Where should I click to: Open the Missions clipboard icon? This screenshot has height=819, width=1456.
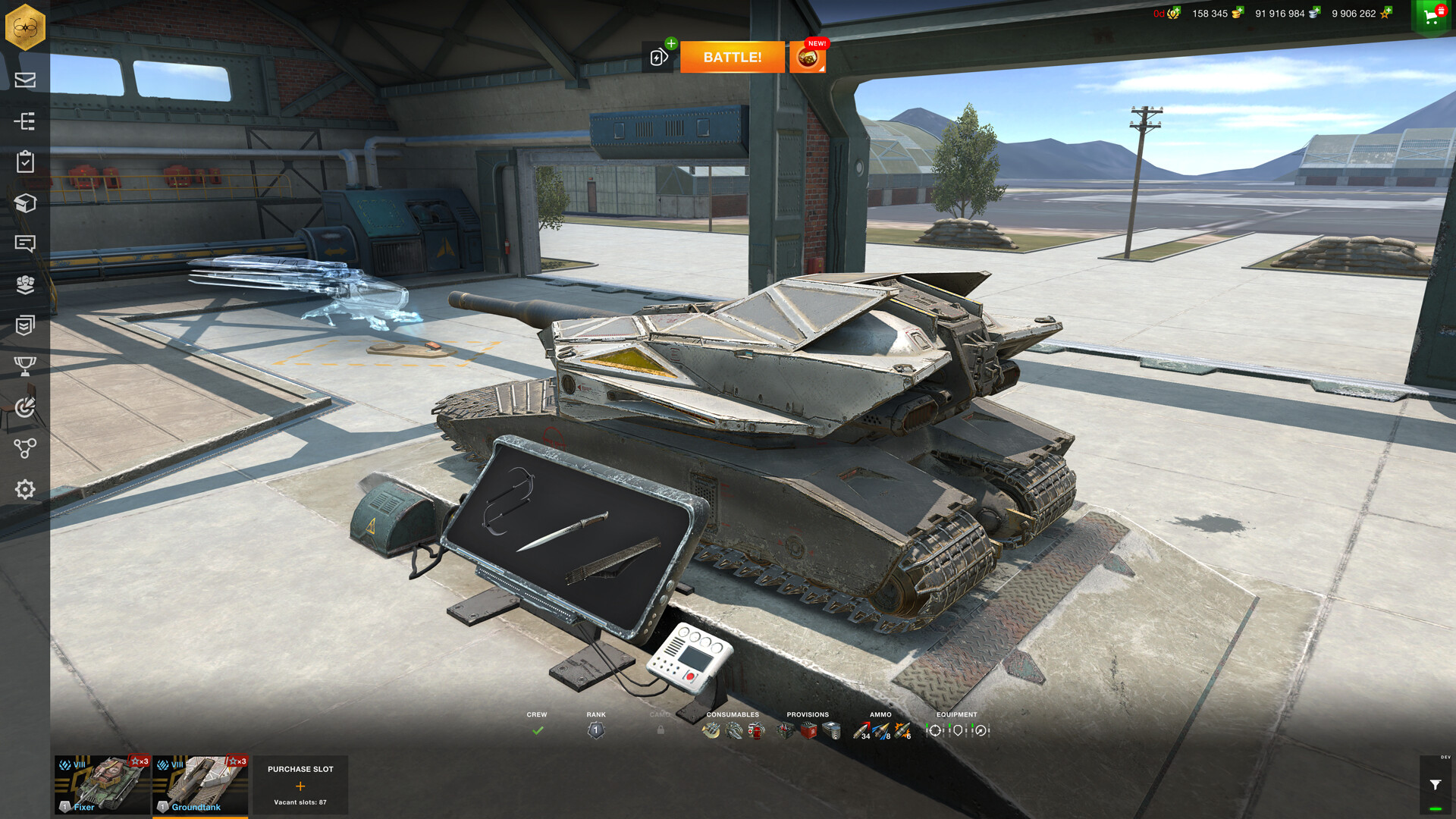coord(25,162)
